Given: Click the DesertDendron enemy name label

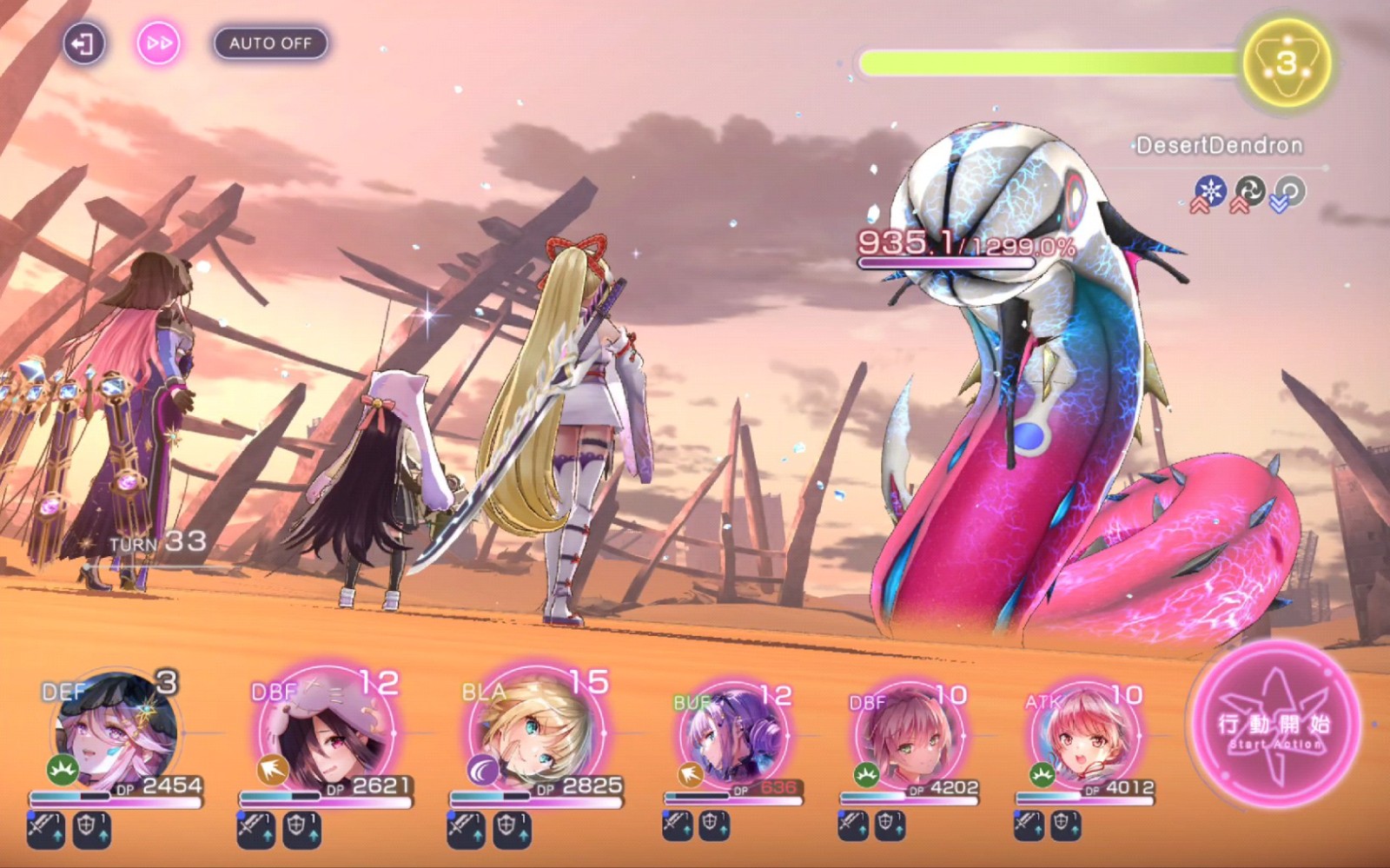Looking at the screenshot, I should coord(1219,145).
